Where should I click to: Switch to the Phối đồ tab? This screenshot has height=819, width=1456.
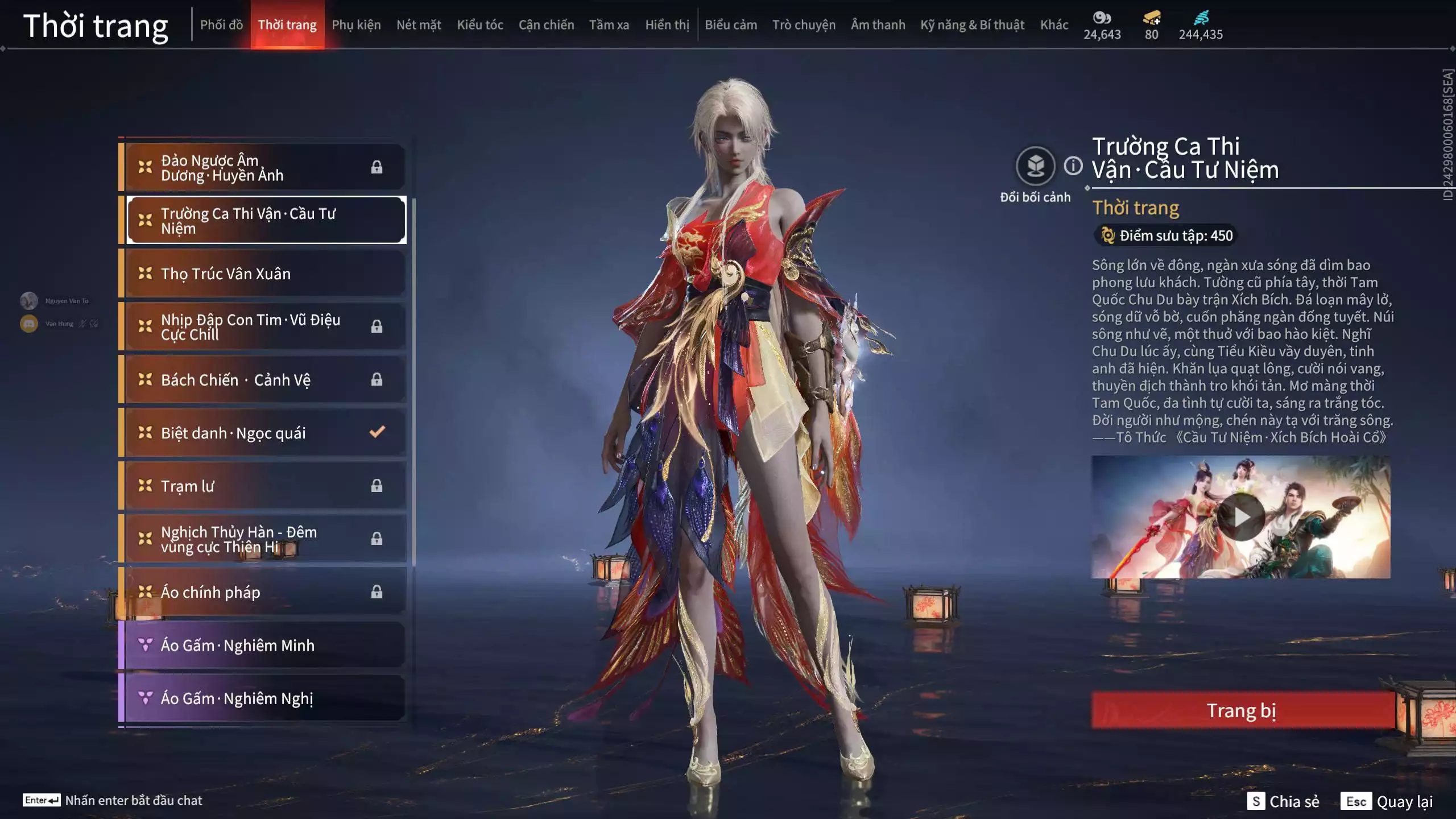coord(221,25)
